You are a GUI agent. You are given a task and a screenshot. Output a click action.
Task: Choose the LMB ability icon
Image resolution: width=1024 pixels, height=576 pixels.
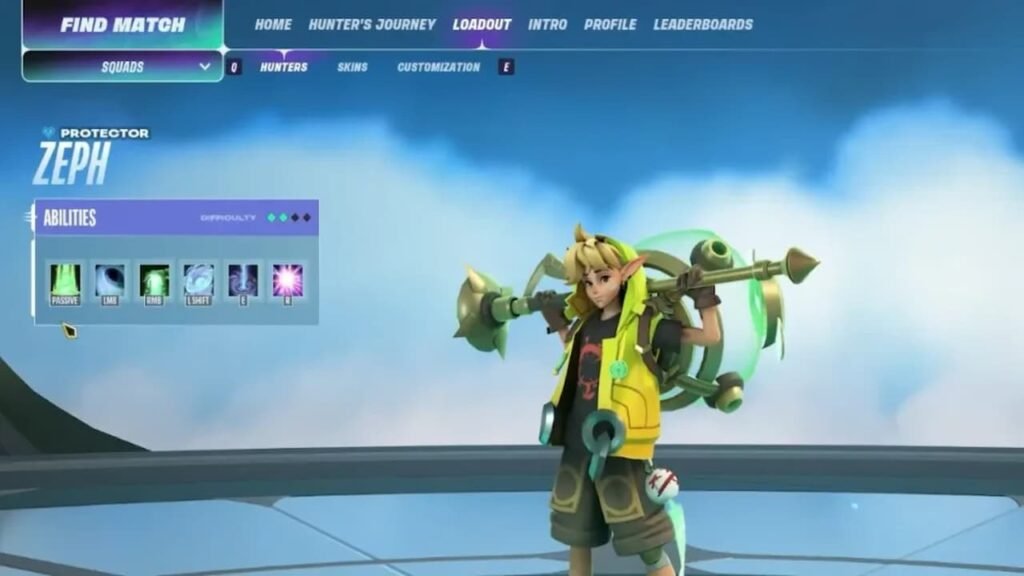click(110, 281)
